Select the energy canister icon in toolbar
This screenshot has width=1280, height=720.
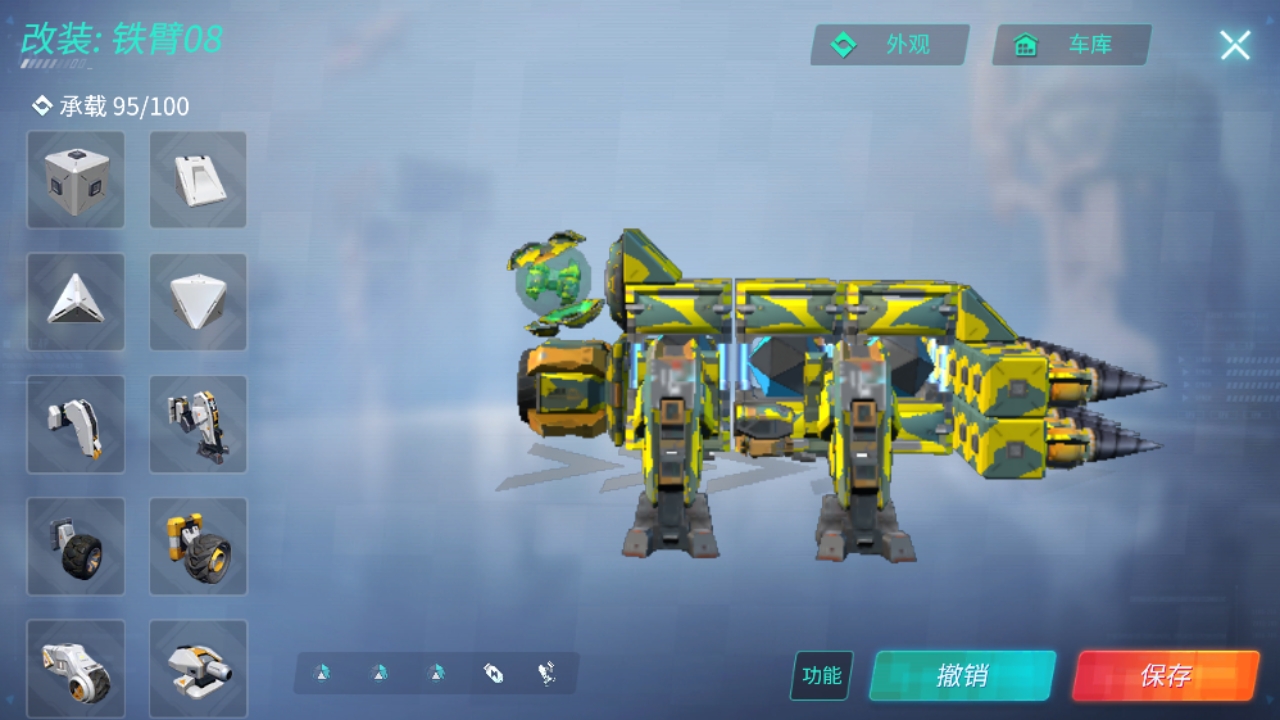[493, 673]
